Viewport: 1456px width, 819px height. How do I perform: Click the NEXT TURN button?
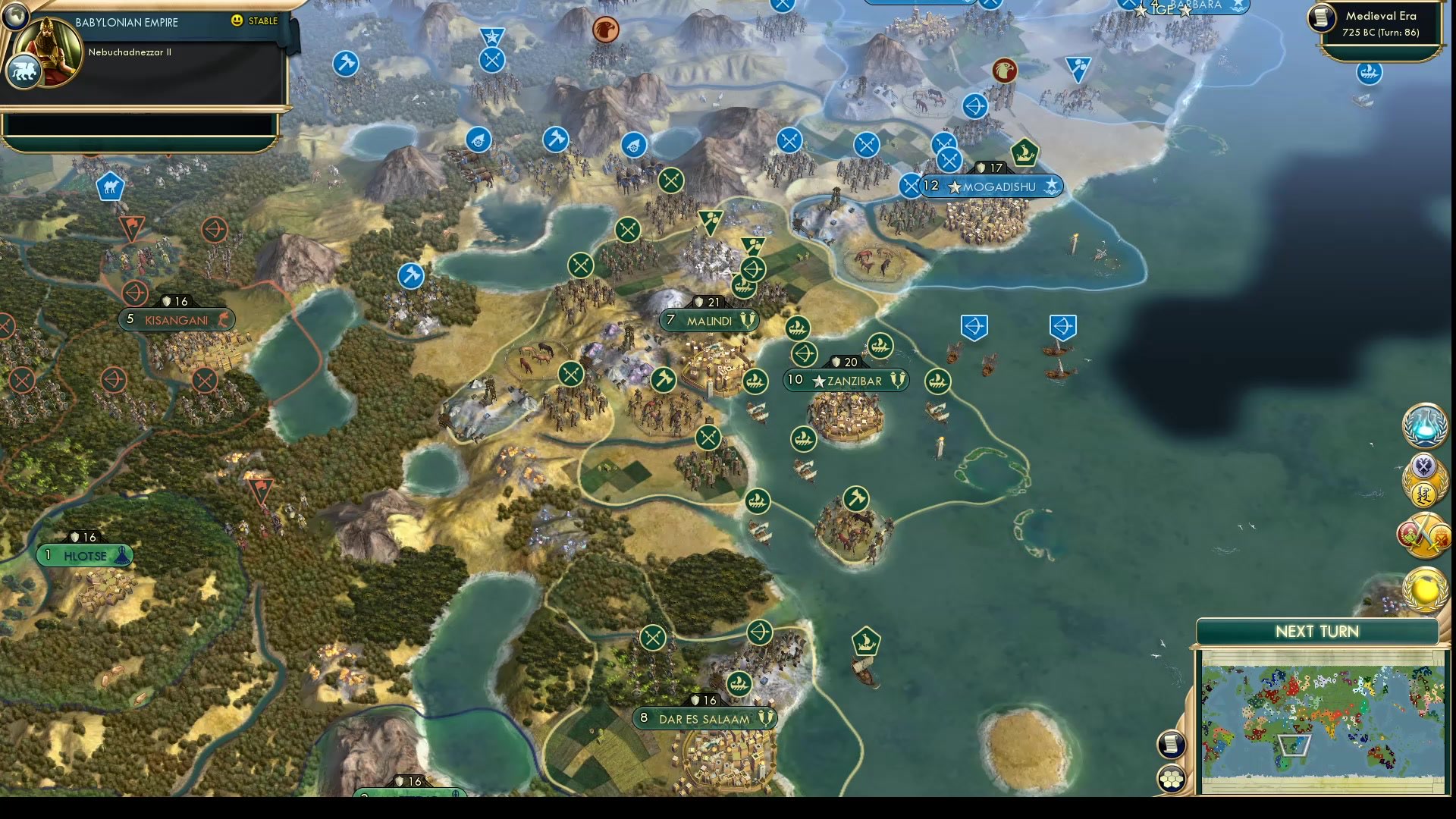click(x=1316, y=631)
